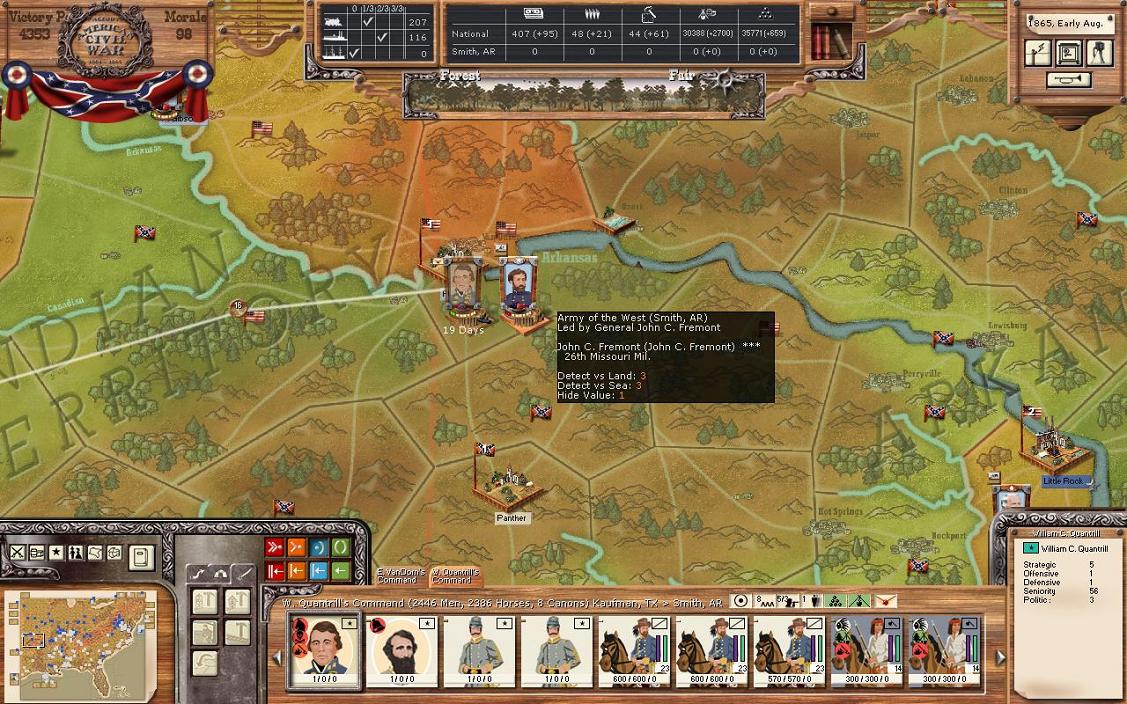The image size is (1127, 704).
Task: Open the notebook button beside the map filters
Action: click(x=142, y=556)
